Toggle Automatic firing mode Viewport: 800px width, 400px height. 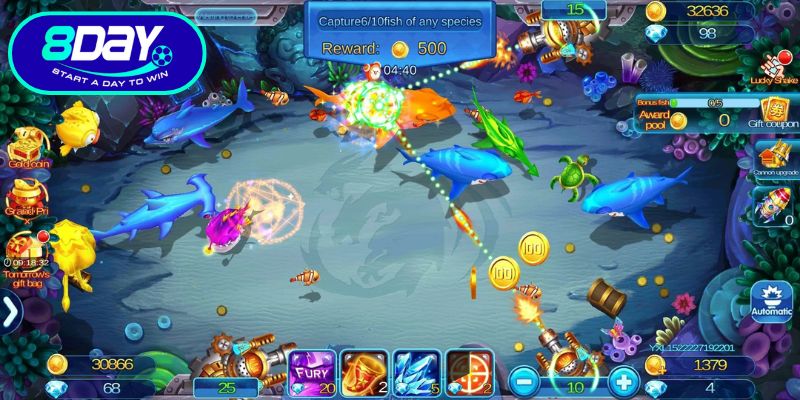[772, 298]
